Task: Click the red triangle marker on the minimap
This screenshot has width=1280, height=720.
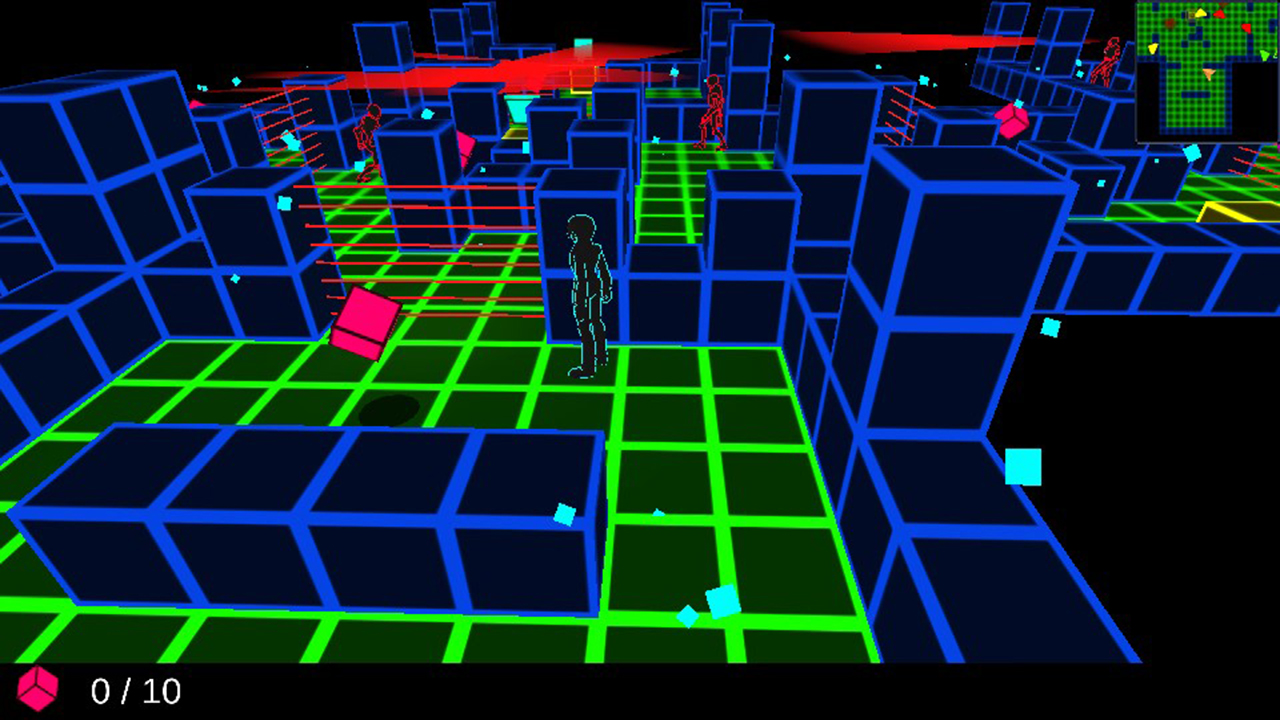Action: click(1220, 14)
